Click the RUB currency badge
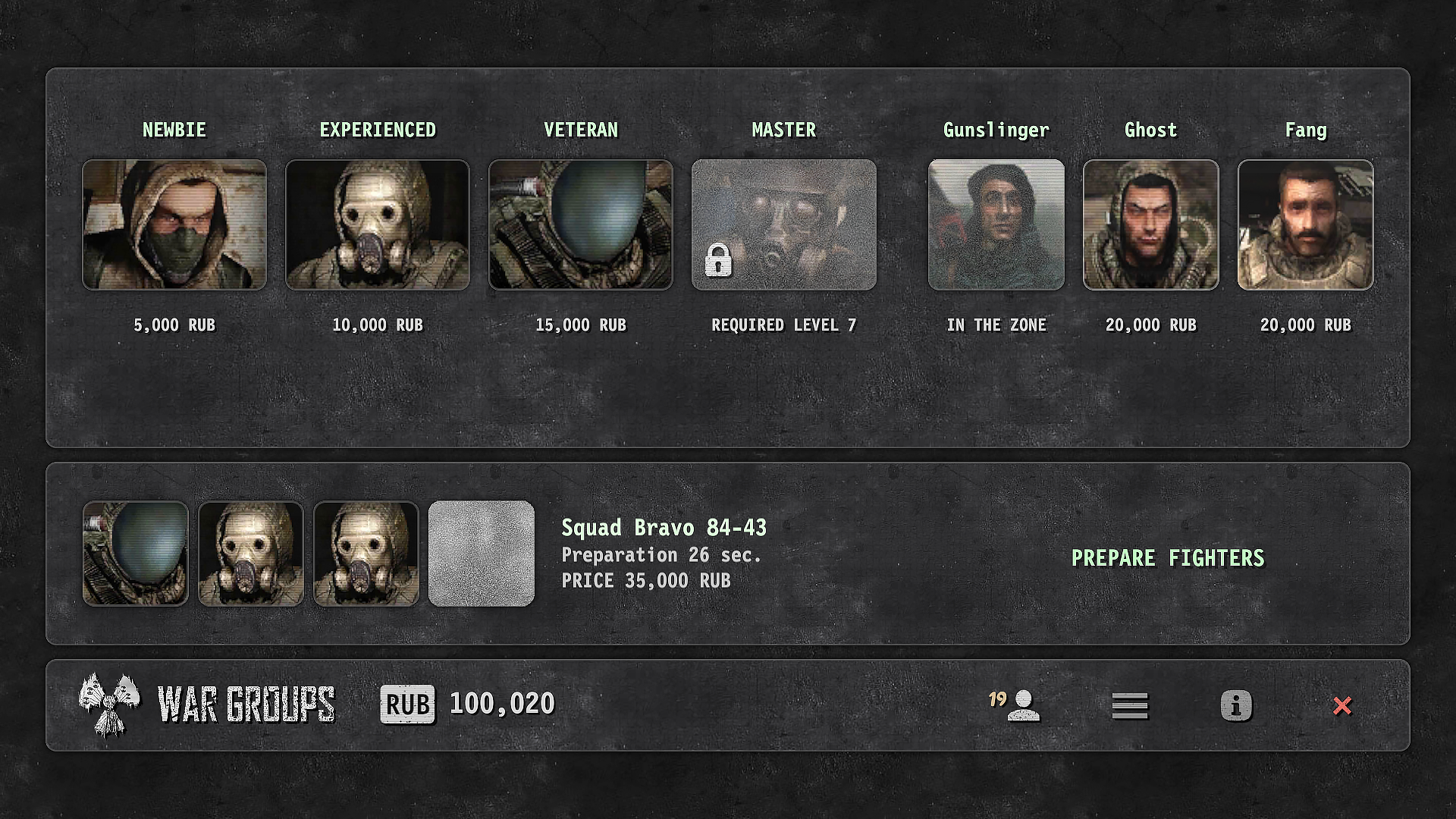Screen dimensions: 1456x819 point(407,704)
